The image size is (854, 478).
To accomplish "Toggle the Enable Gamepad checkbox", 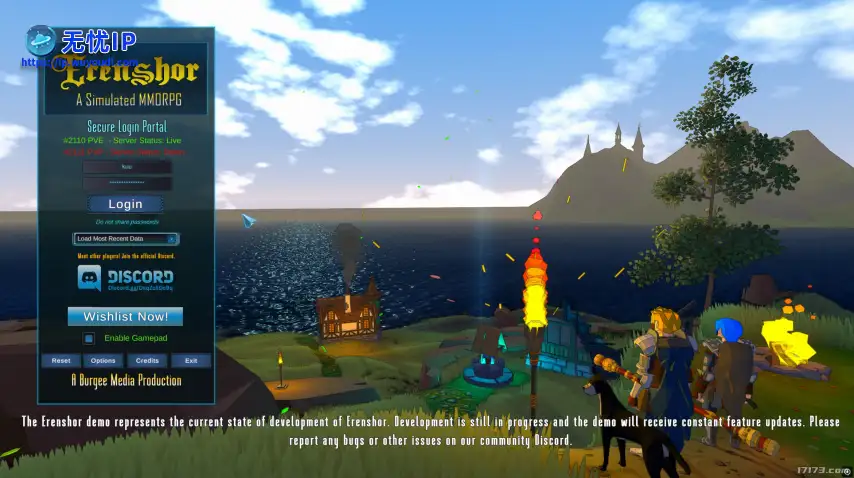I will [88, 339].
